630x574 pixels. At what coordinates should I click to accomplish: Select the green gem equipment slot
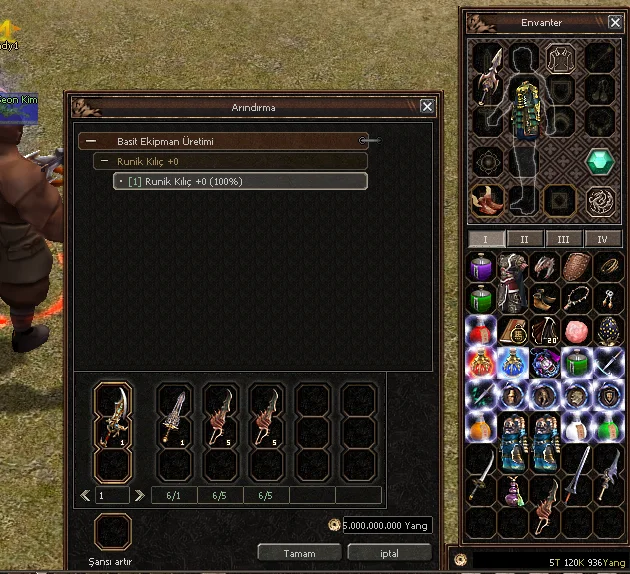tap(600, 160)
